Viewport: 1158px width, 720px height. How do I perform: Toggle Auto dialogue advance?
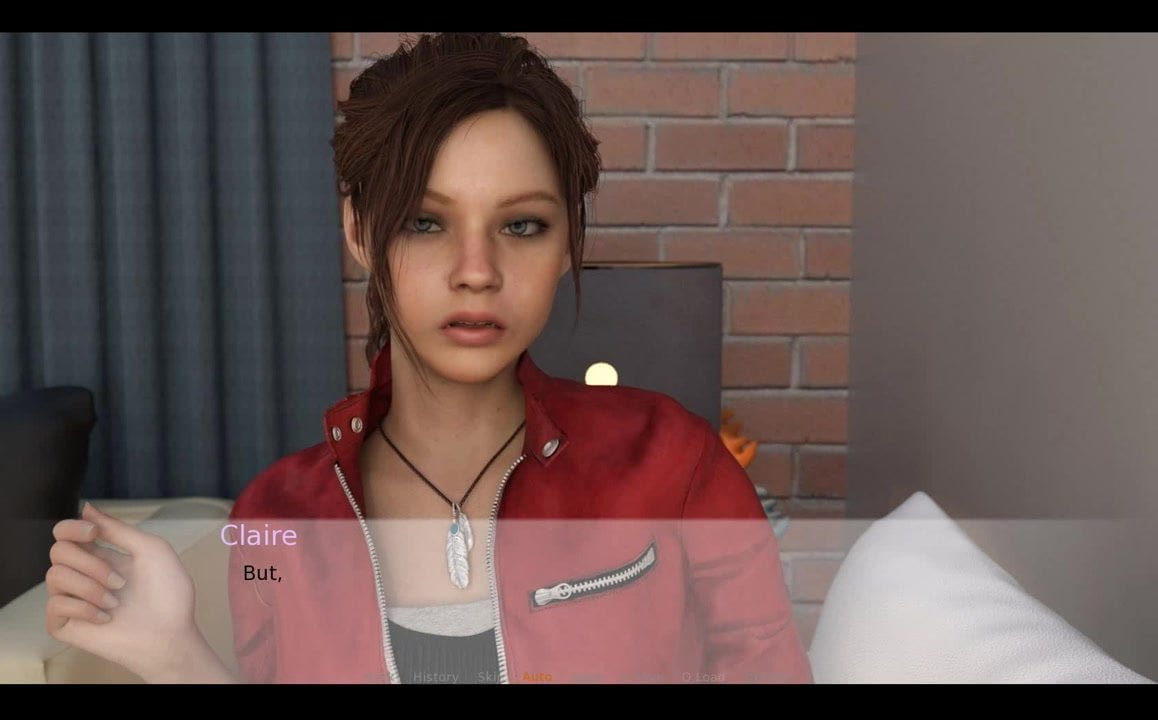pos(537,677)
